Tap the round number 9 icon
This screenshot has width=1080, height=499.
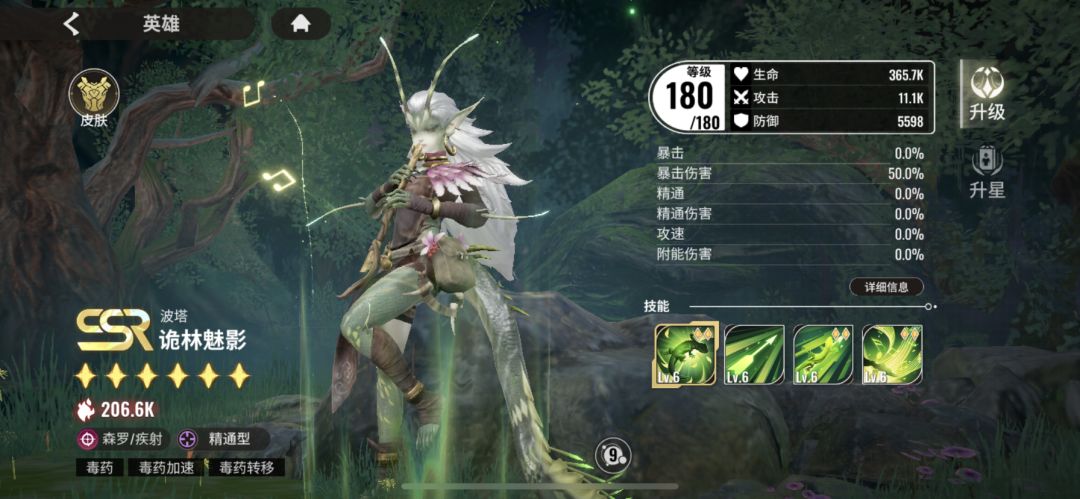click(612, 456)
